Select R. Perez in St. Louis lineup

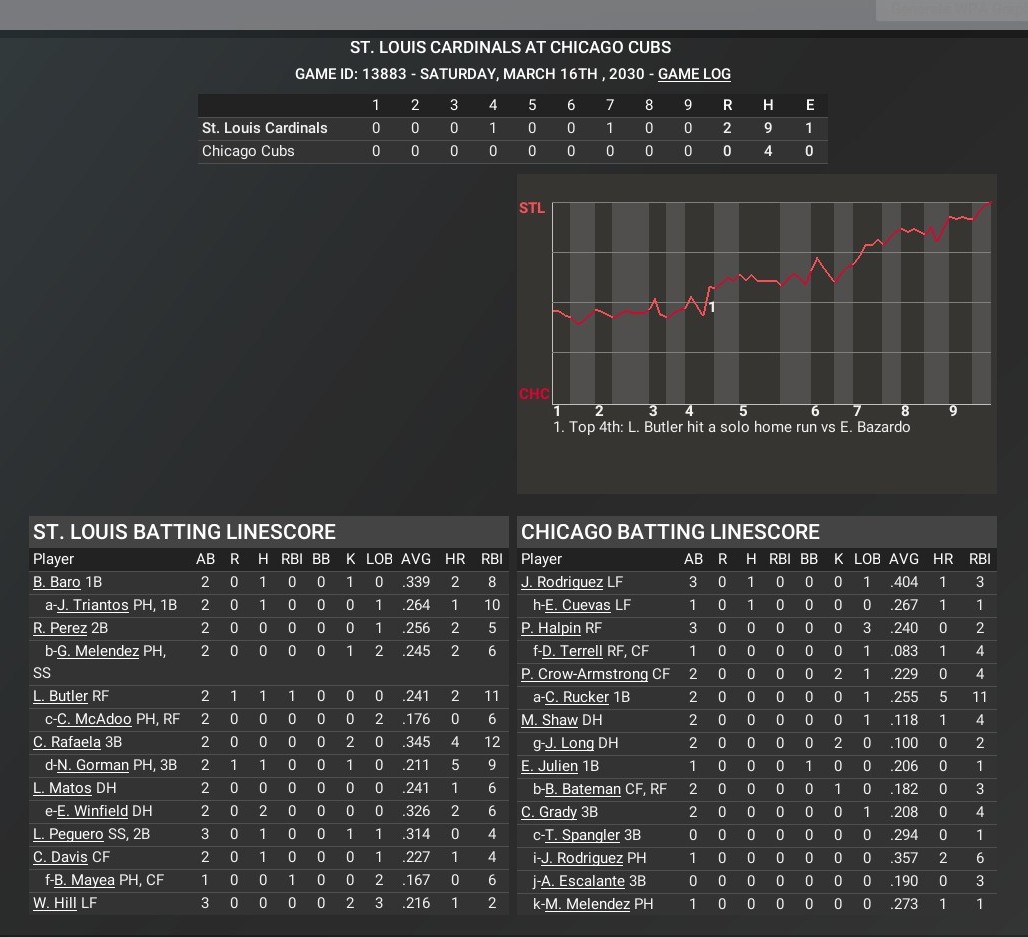pos(60,628)
